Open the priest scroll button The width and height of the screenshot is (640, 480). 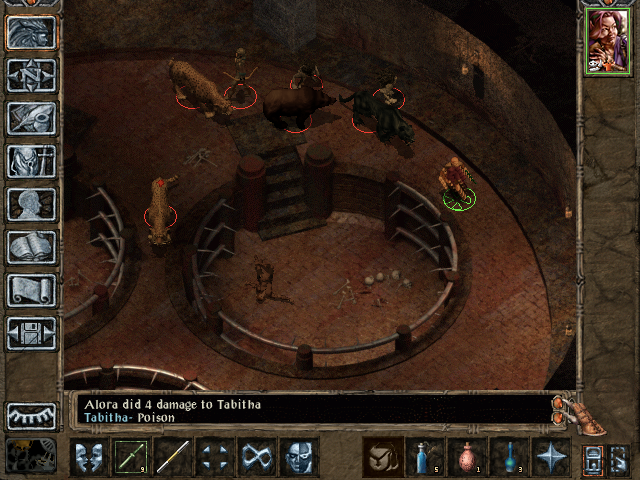tap(31, 290)
